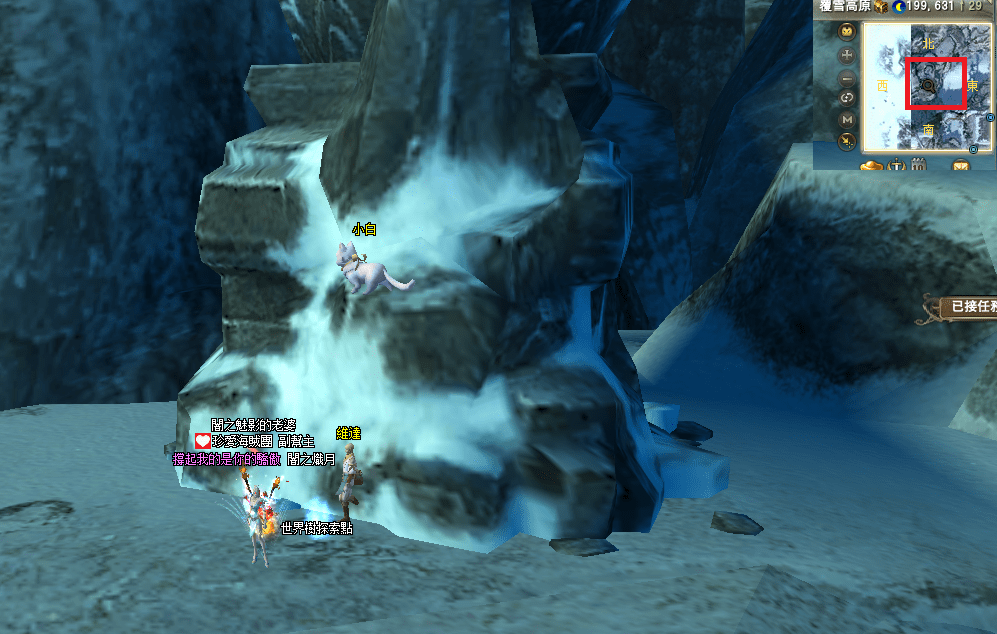
Task: Click the yellow arrow button beside the minimap
Action: (847, 141)
